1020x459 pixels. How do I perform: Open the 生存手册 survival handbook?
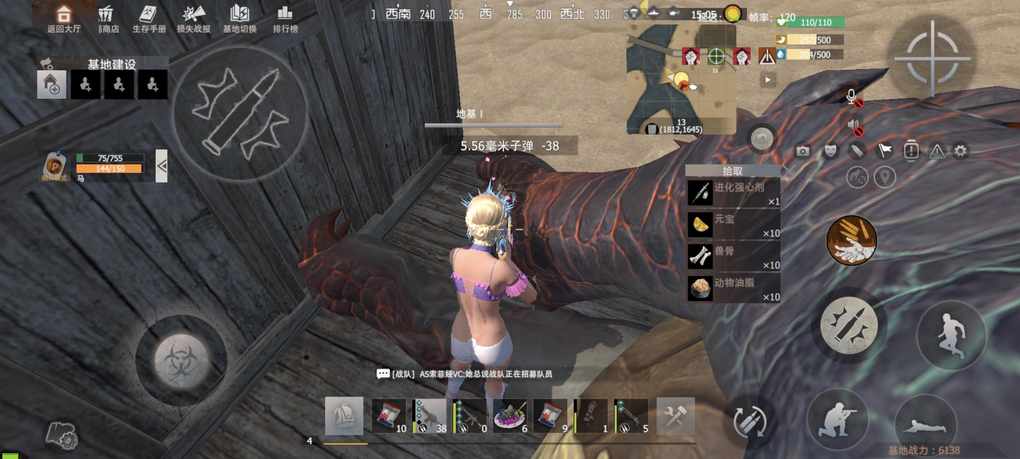147,18
